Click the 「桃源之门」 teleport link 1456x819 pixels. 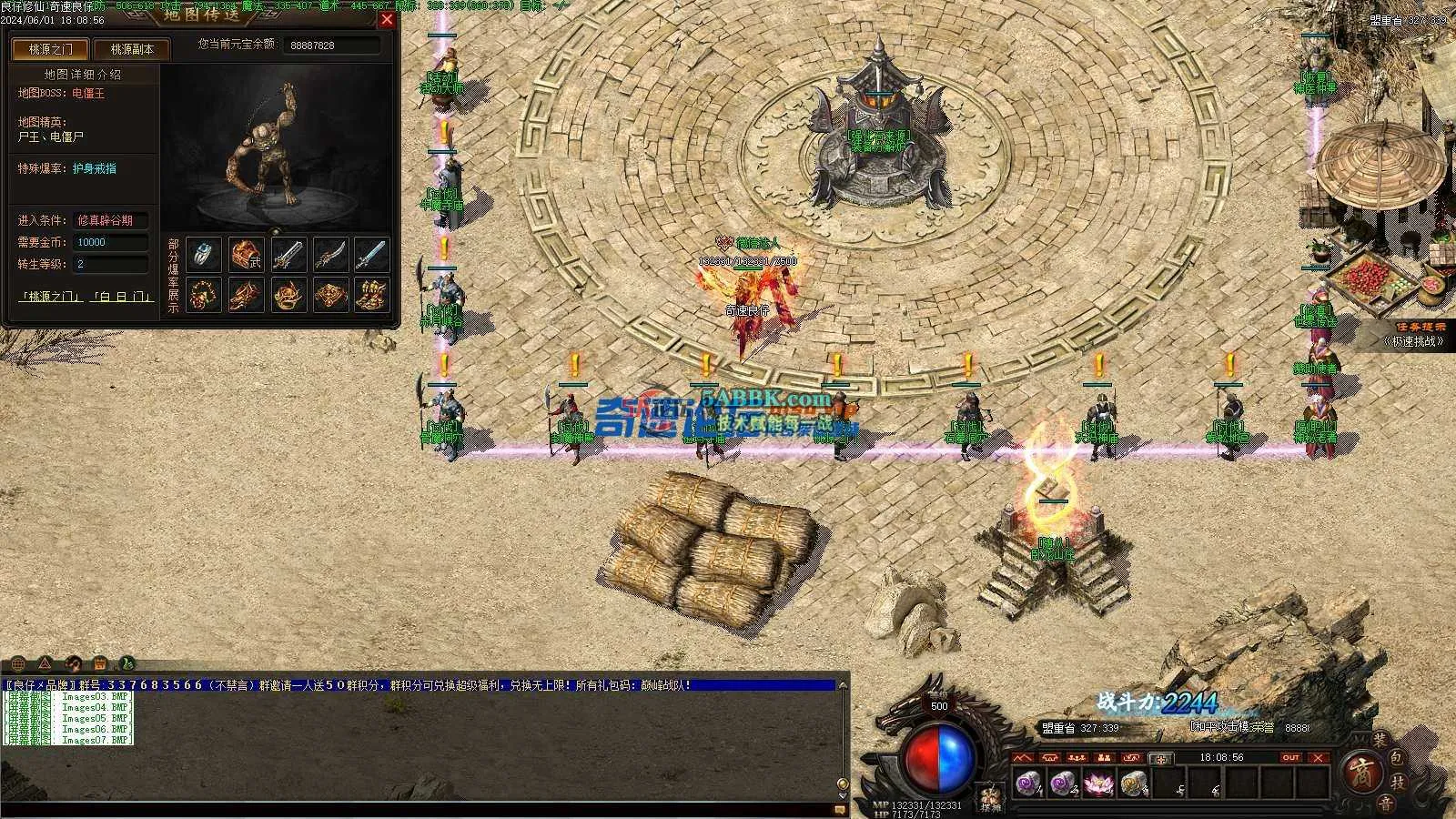[53, 297]
